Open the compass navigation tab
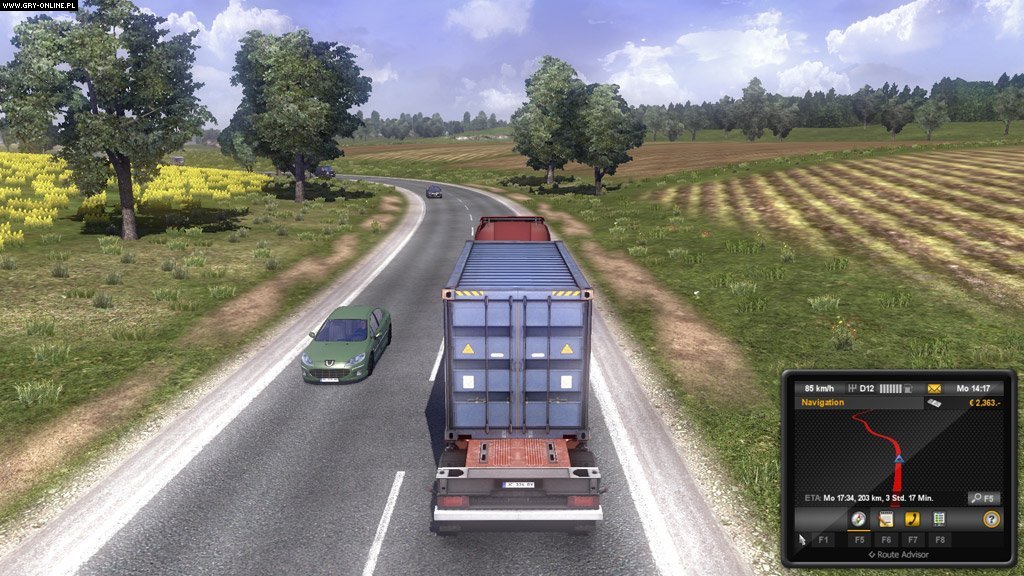The height and width of the screenshot is (576, 1024). [x=858, y=519]
